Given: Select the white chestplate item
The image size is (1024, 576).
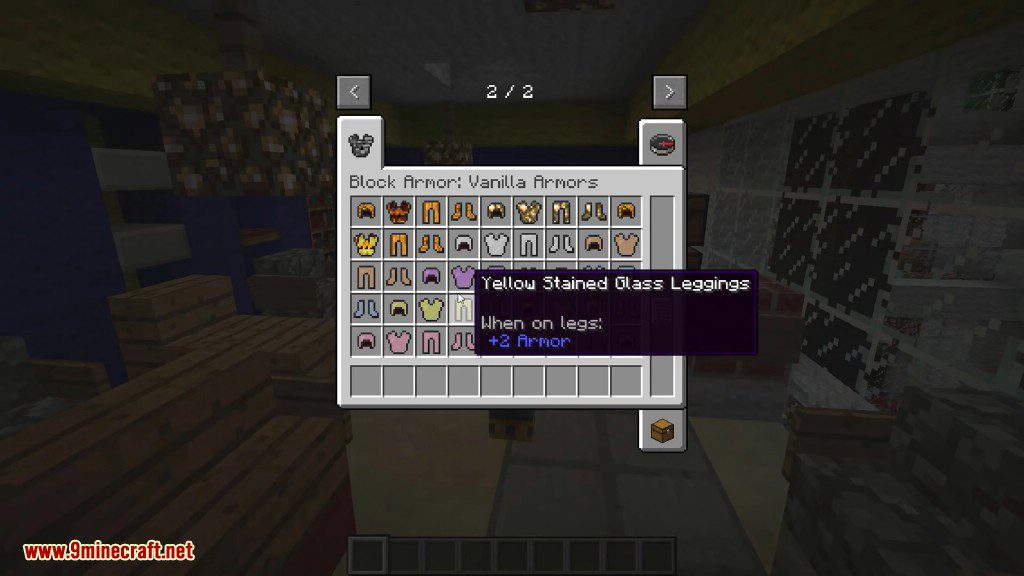Looking at the screenshot, I should tap(496, 243).
